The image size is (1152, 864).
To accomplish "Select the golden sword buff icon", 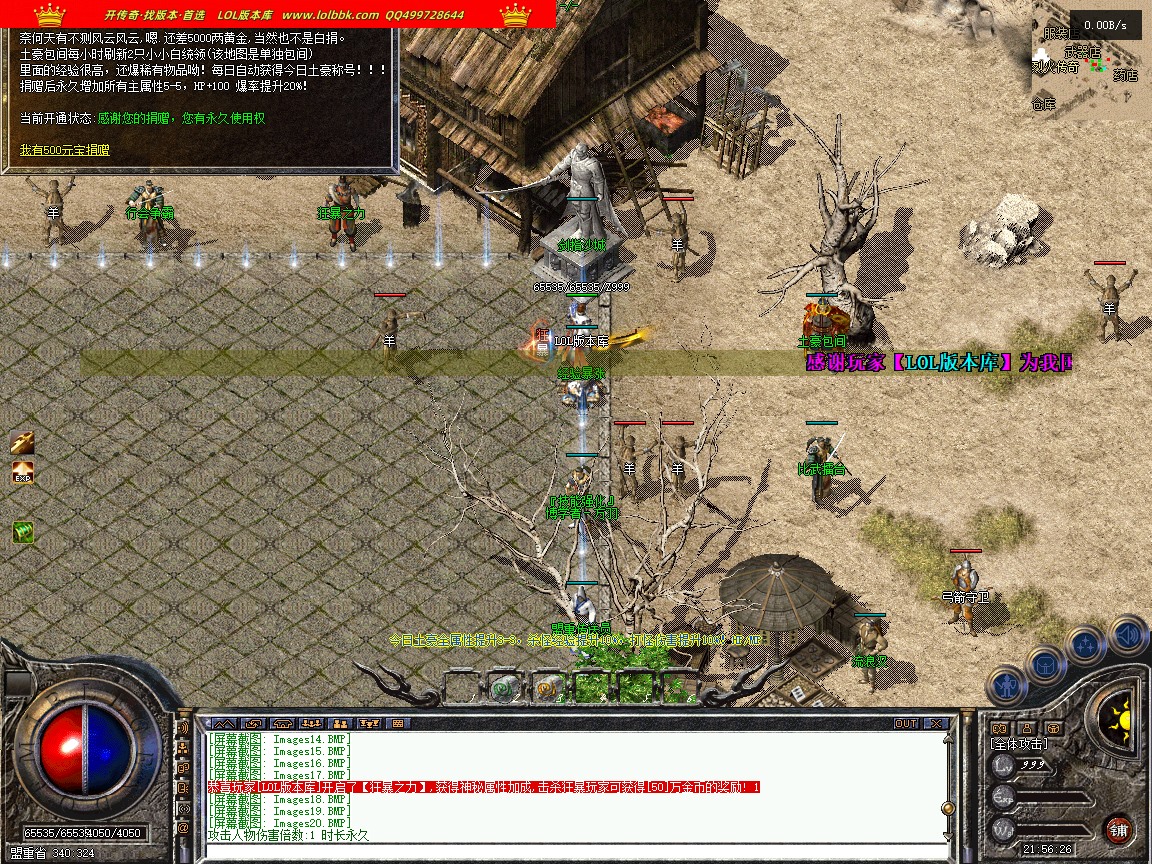I will point(23,442).
